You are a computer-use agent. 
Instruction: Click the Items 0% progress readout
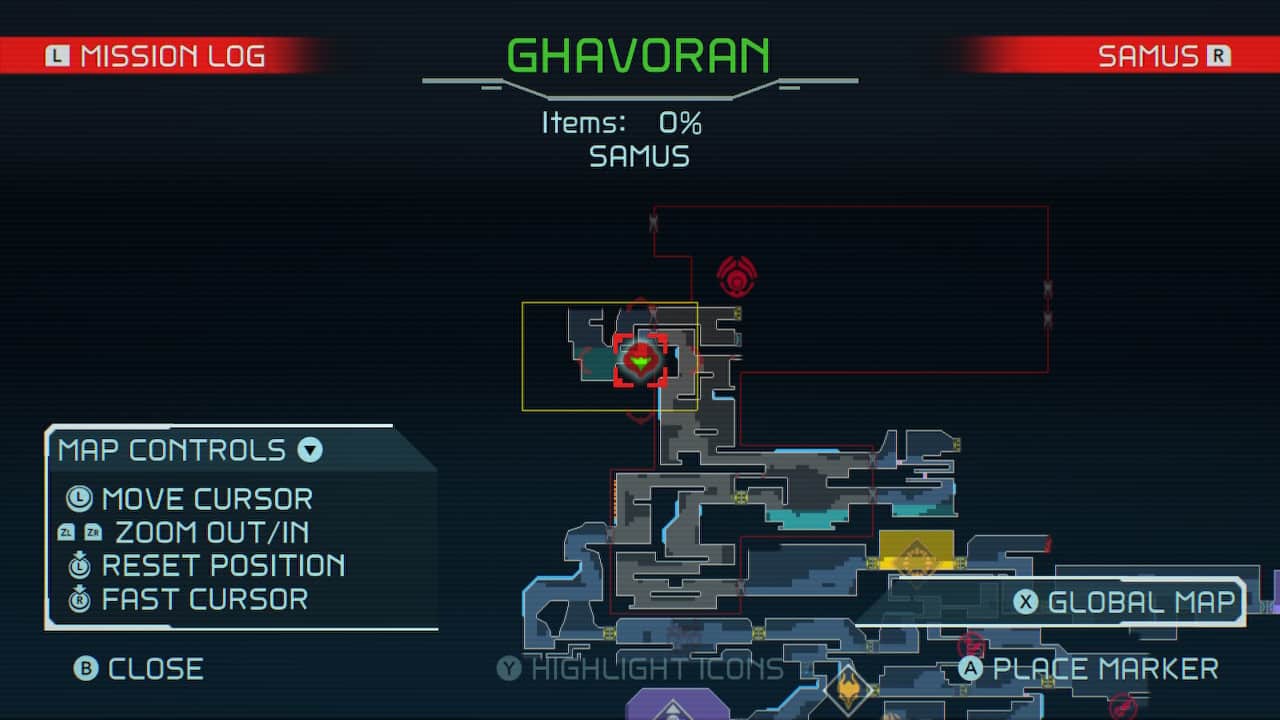pyautogui.click(x=640, y=122)
